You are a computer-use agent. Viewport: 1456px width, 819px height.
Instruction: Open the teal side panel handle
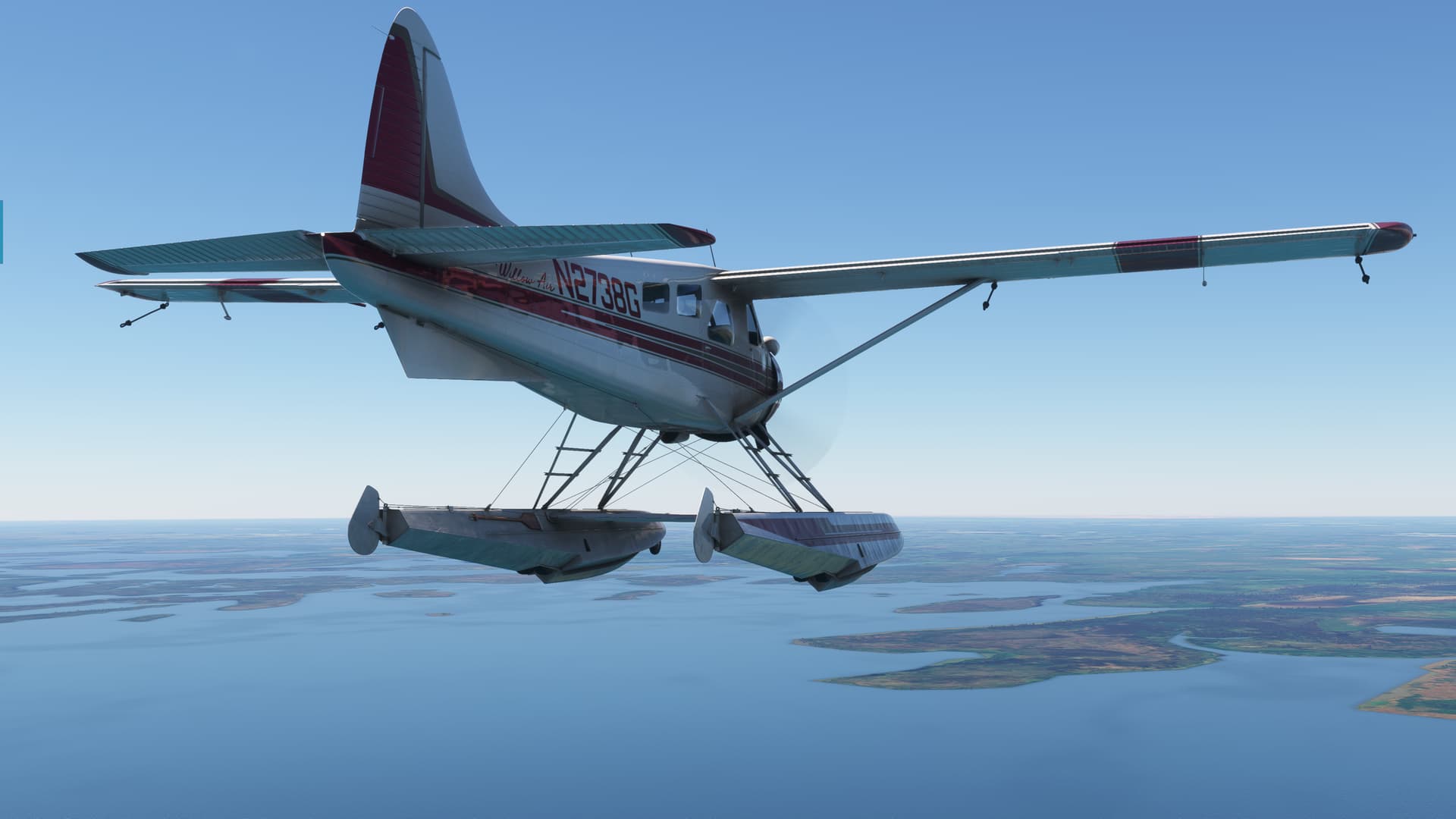point(2,232)
